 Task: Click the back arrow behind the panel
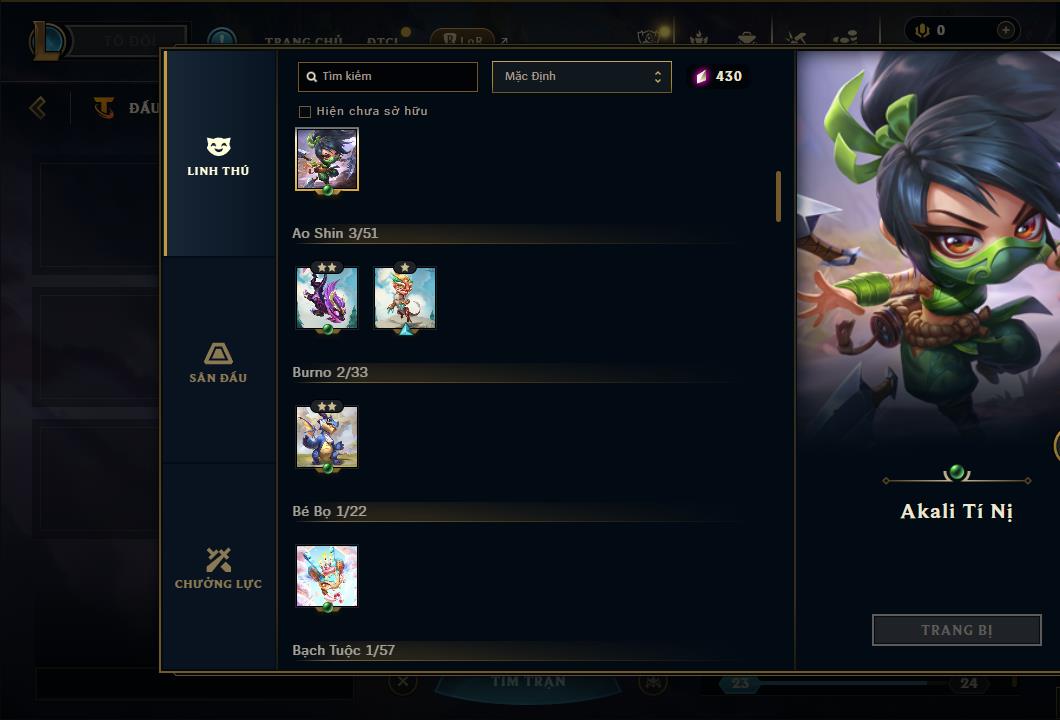[x=38, y=107]
